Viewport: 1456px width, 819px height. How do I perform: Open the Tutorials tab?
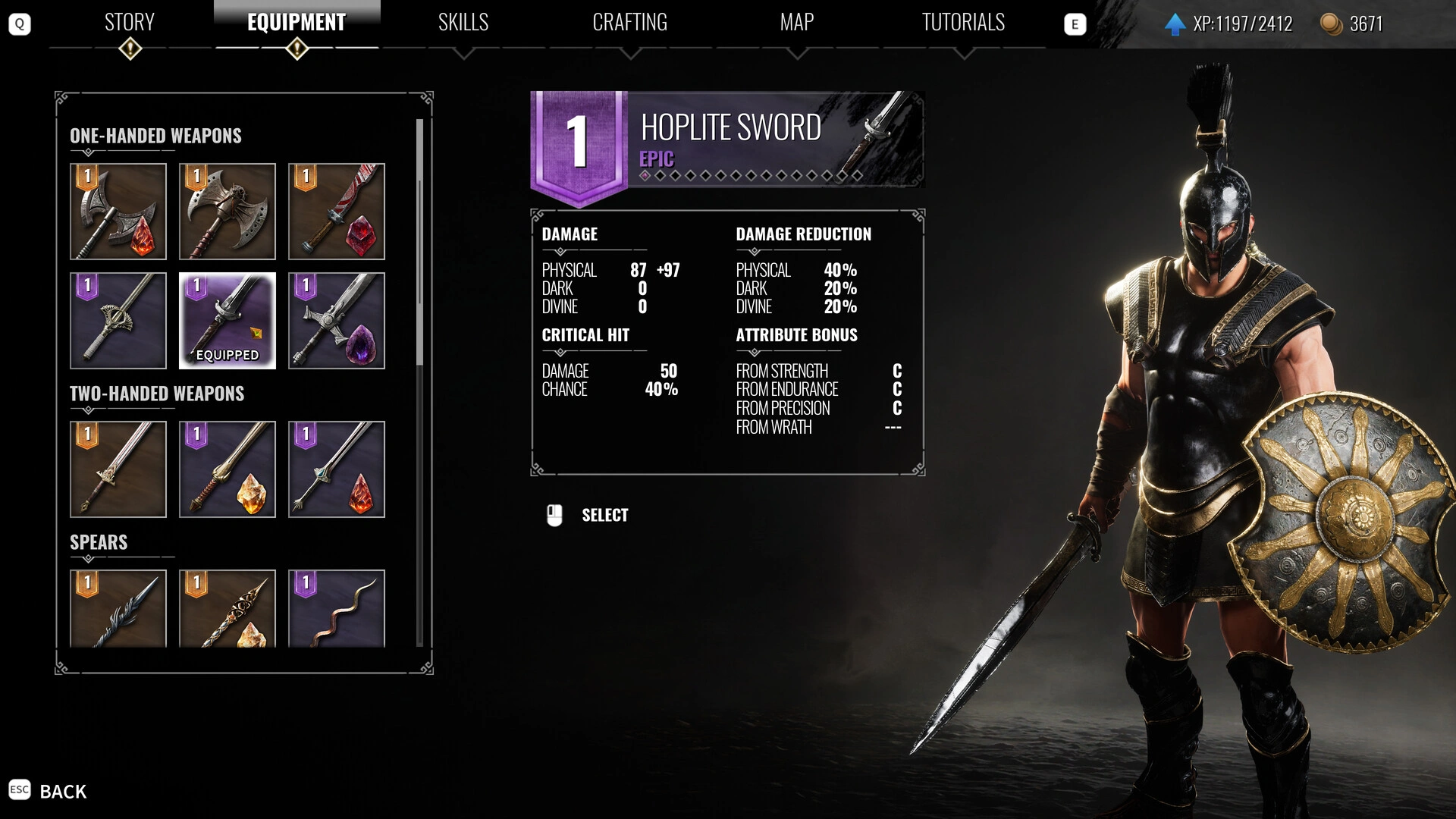pos(963,23)
